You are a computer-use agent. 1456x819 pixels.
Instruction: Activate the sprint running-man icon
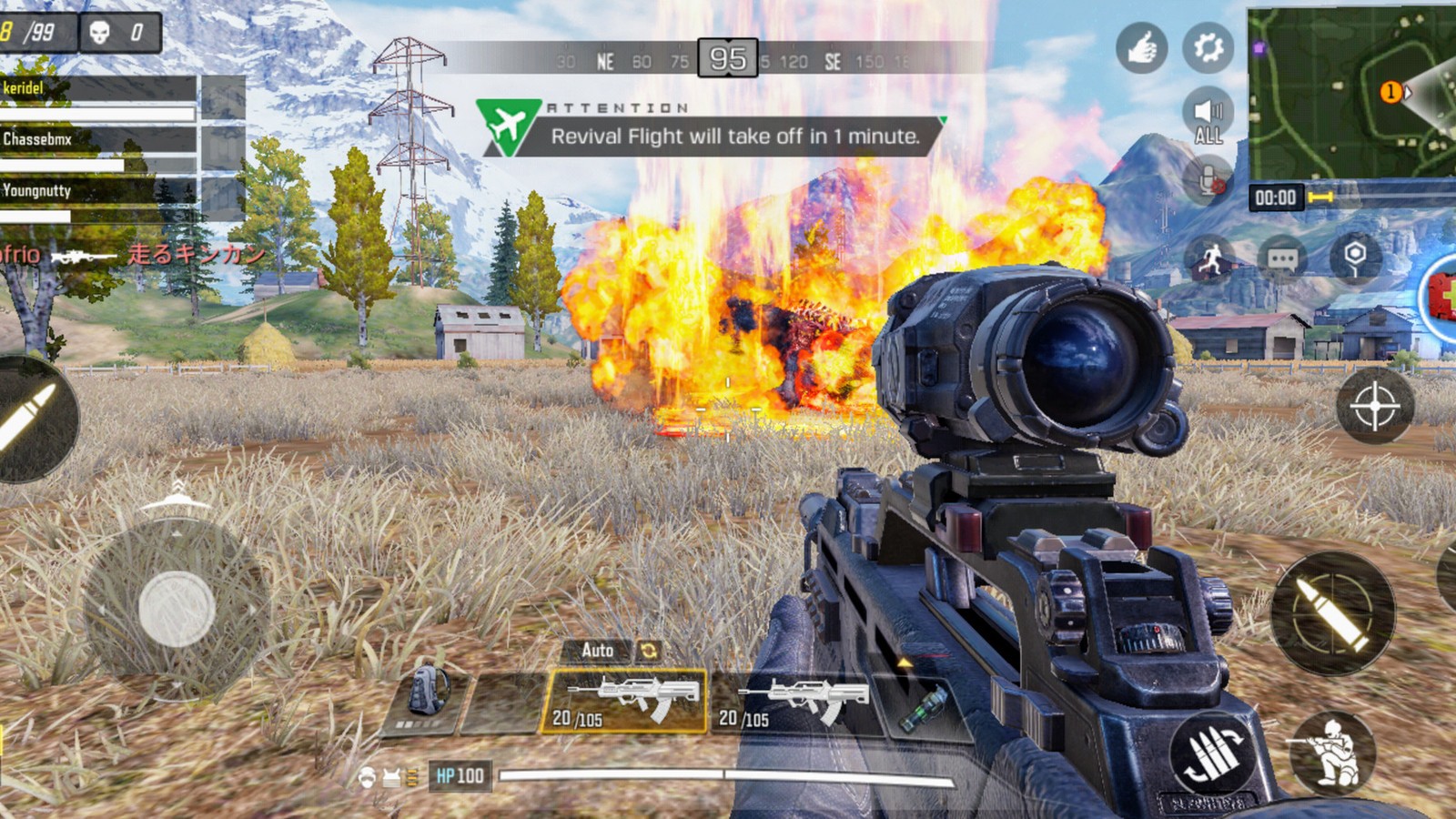[x=1209, y=260]
